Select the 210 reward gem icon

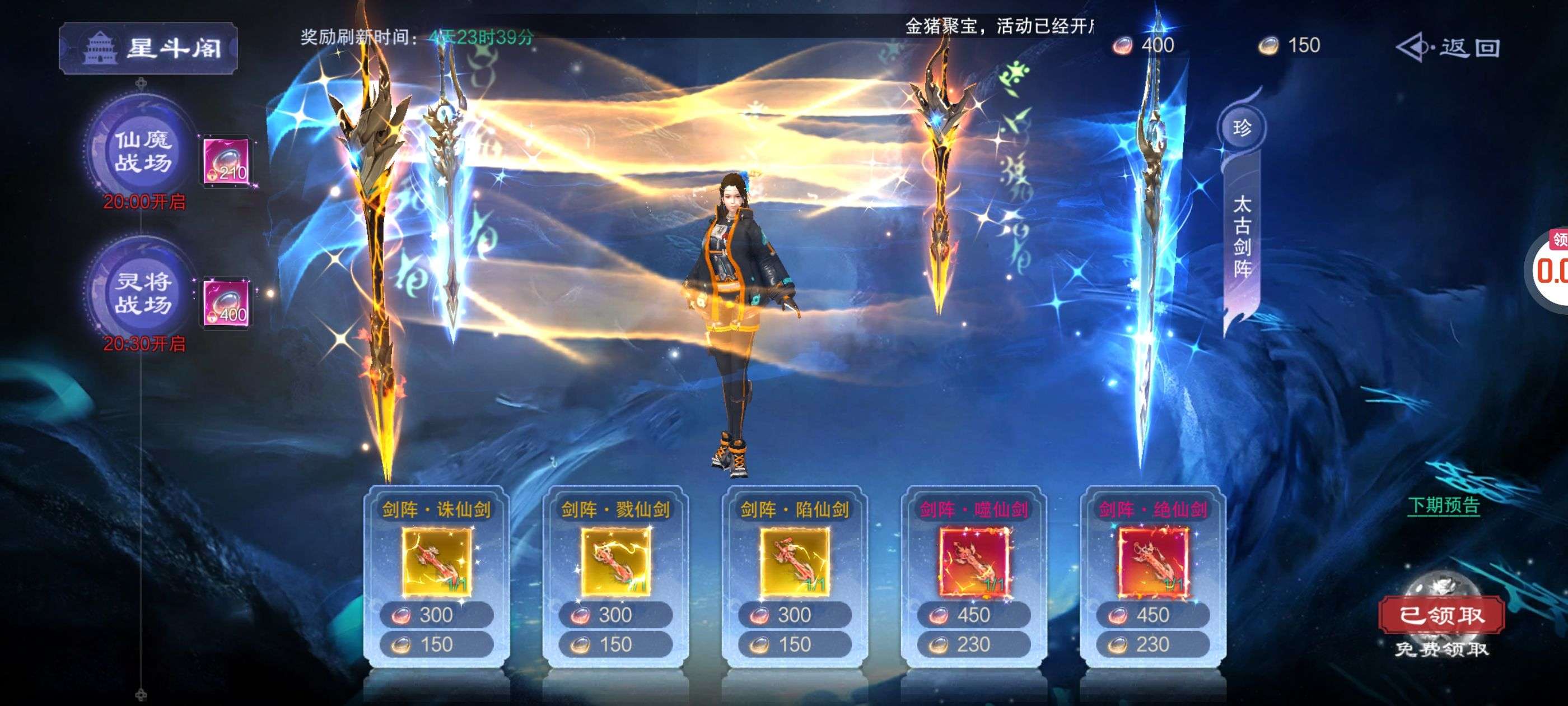(x=226, y=161)
